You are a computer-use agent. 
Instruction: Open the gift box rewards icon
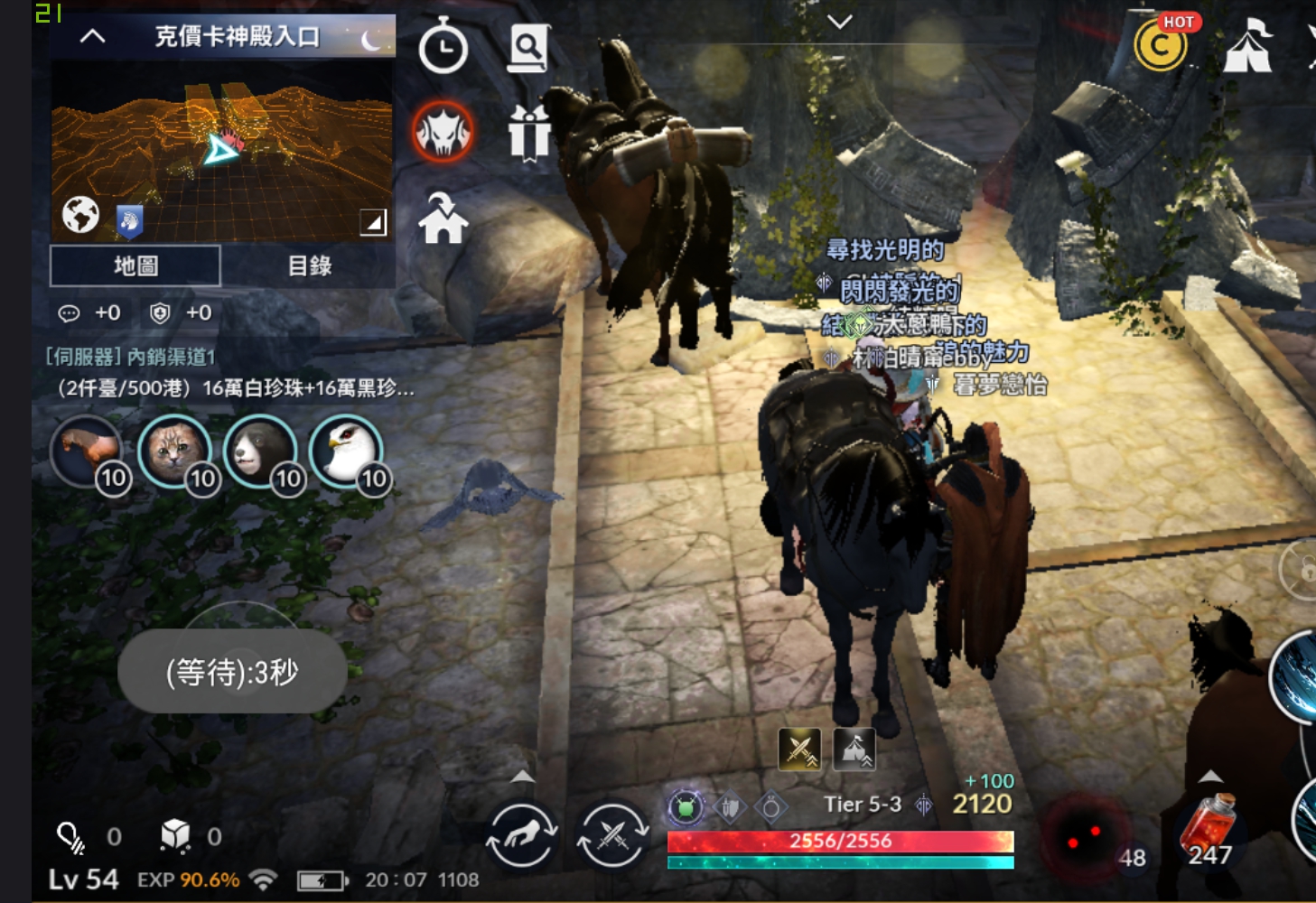pos(529,133)
